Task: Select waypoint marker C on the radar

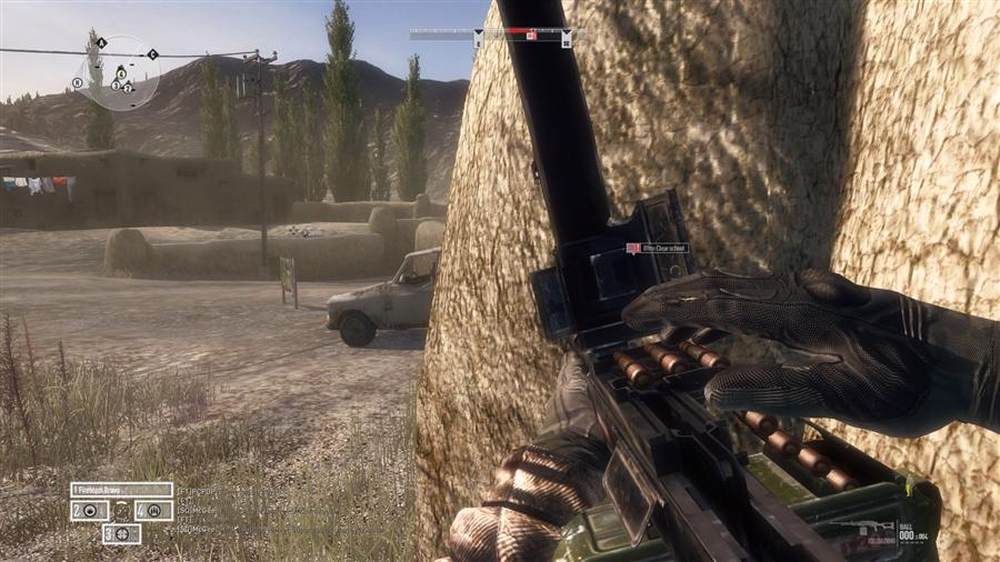Action: pyautogui.click(x=152, y=54)
